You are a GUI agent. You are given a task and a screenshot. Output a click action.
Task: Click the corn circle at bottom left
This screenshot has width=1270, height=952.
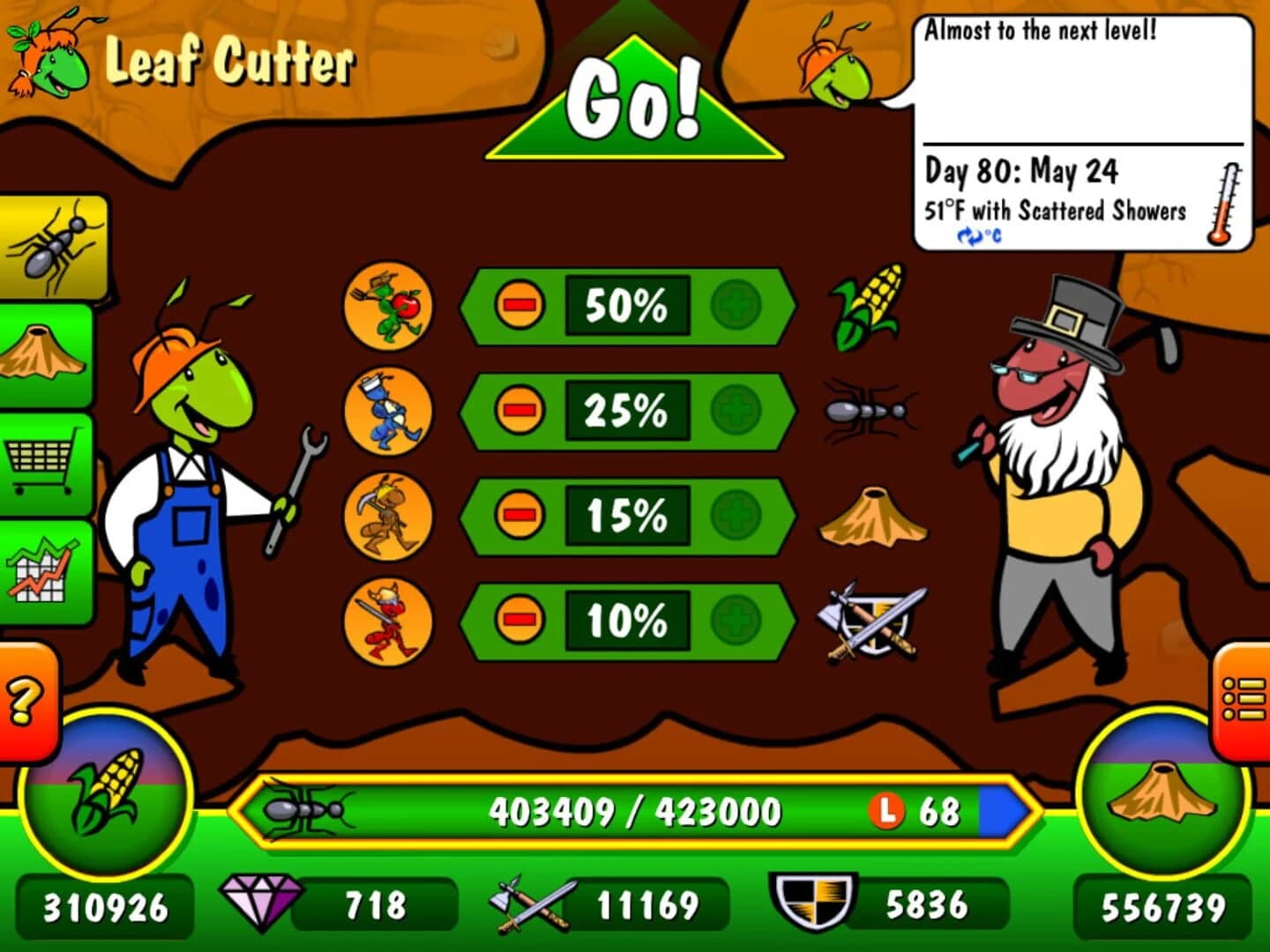[x=106, y=792]
